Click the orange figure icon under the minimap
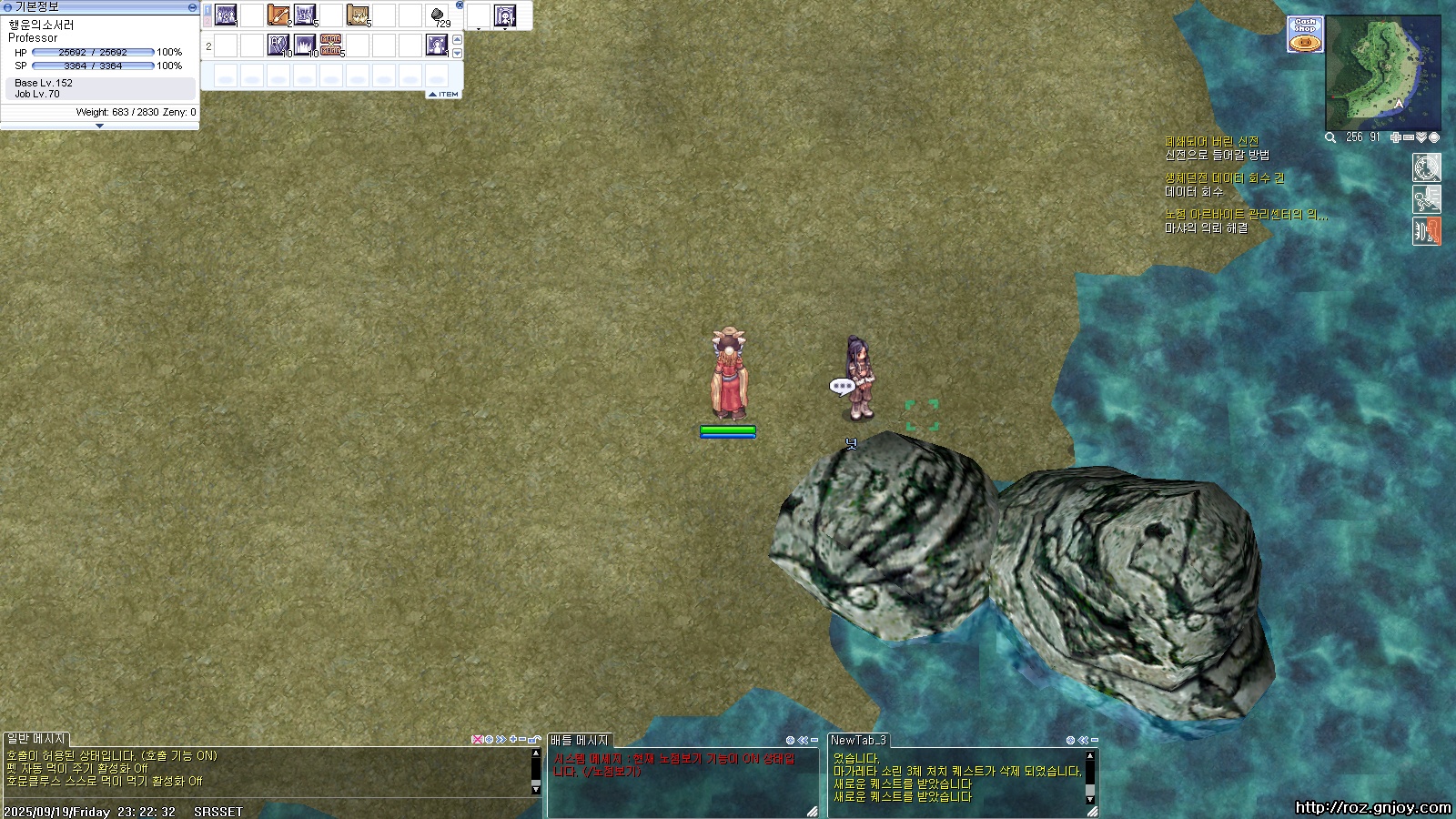1456x819 pixels. coord(1426,231)
